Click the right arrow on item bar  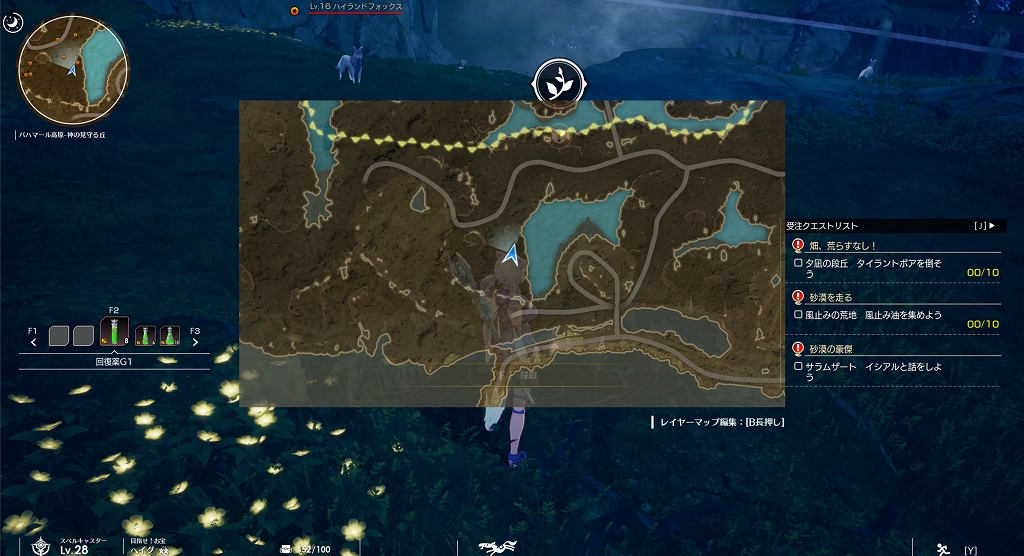[194, 342]
